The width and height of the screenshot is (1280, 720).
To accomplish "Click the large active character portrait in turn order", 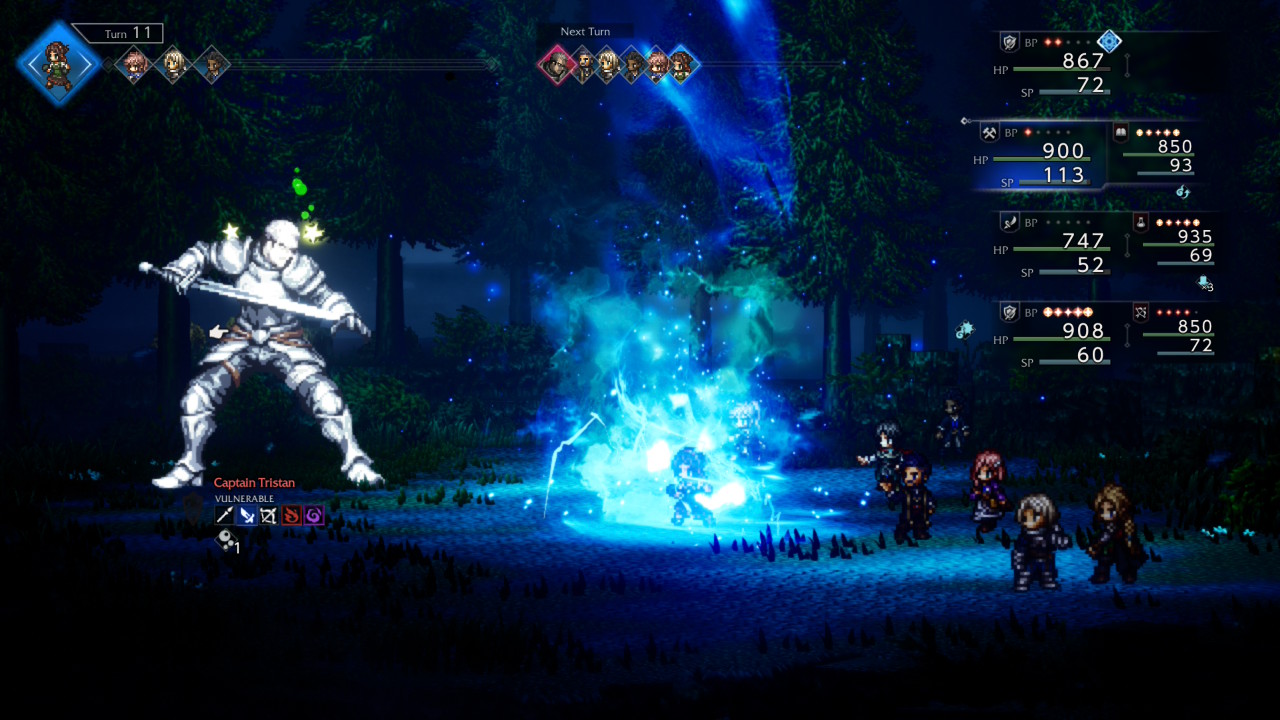I will click(58, 63).
